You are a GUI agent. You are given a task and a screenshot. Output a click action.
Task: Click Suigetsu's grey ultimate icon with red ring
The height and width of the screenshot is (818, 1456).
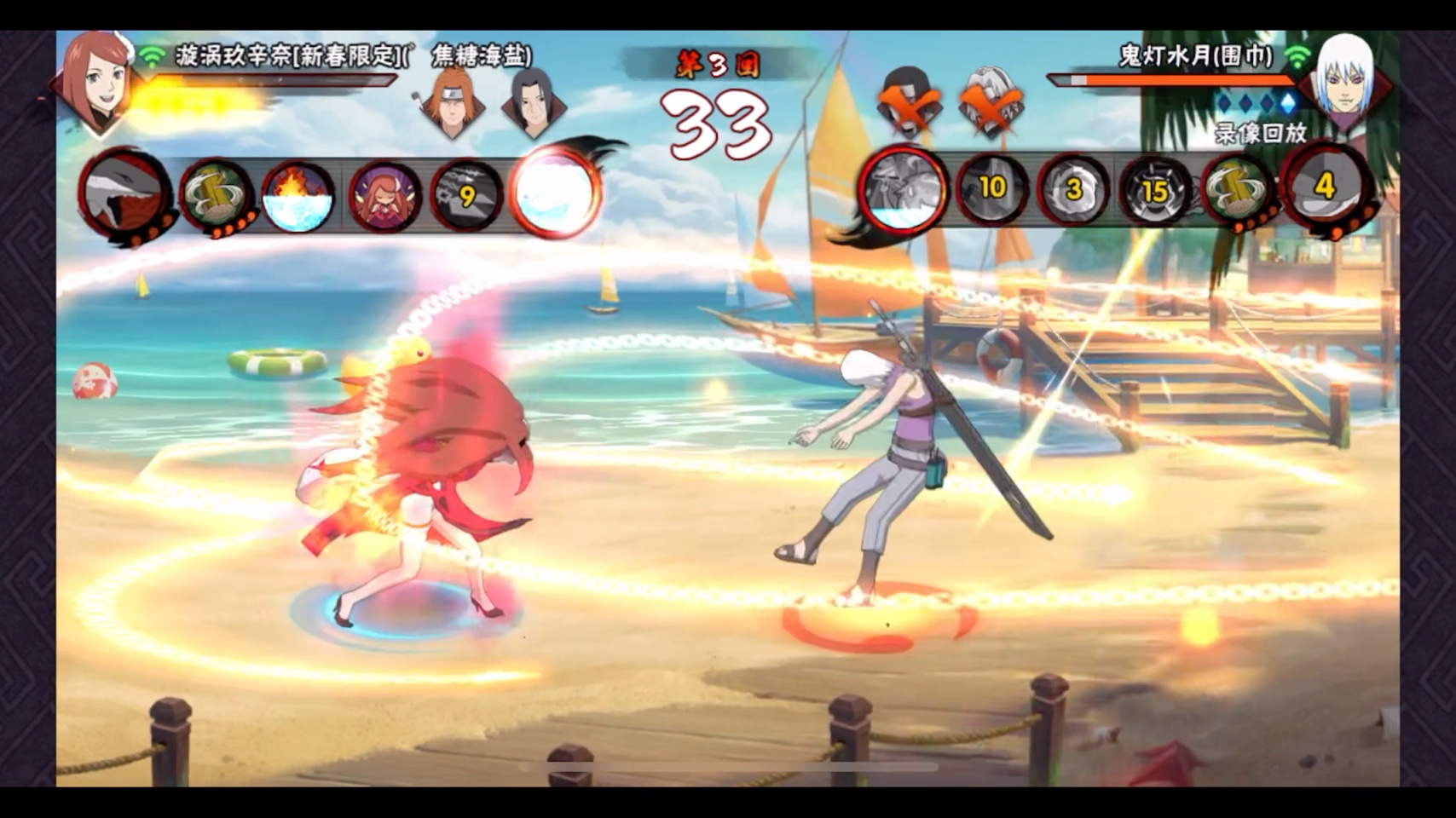coord(904,190)
